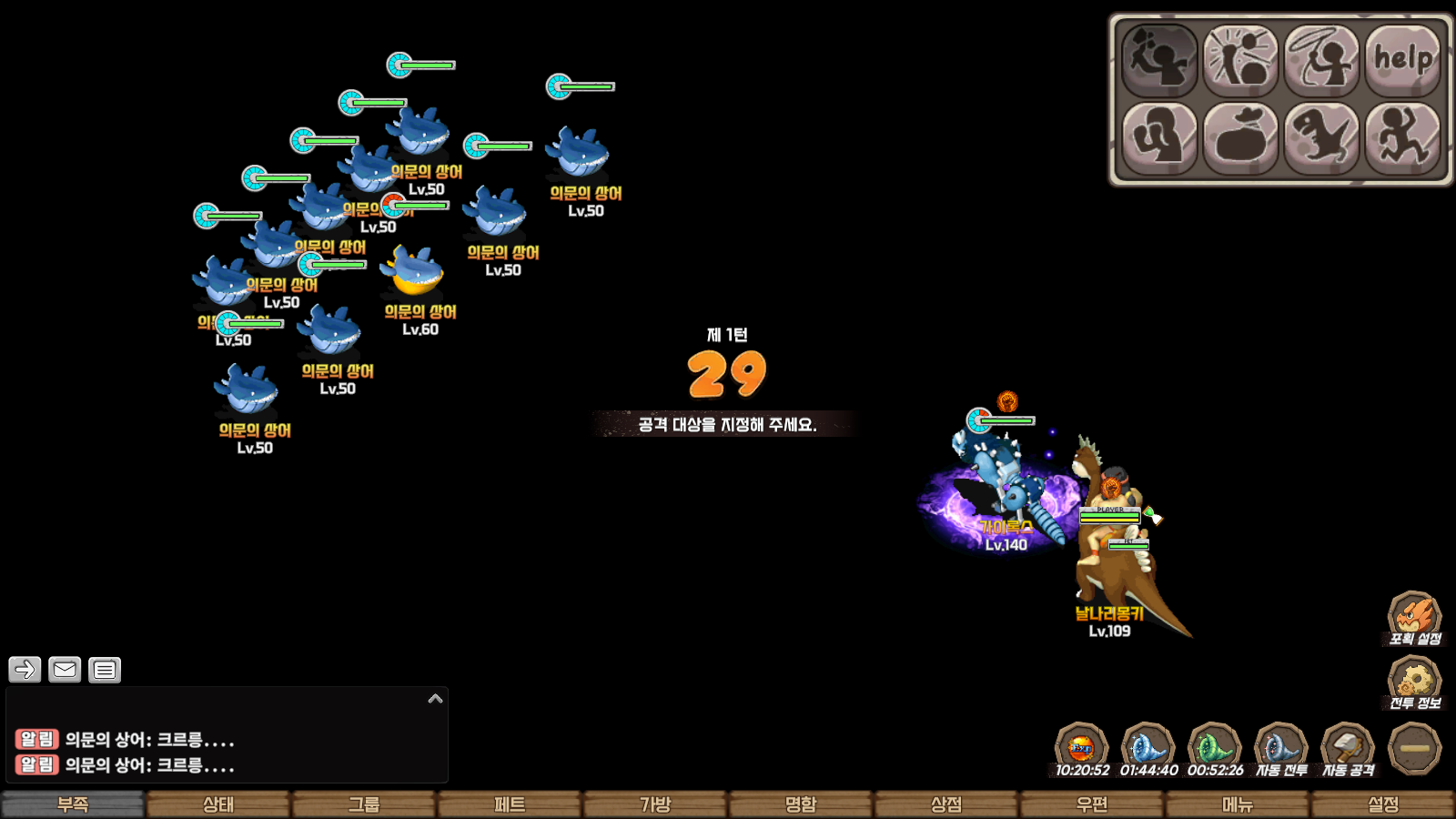The image size is (1456, 819).
Task: Open the 가방 bag menu
Action: (655, 804)
